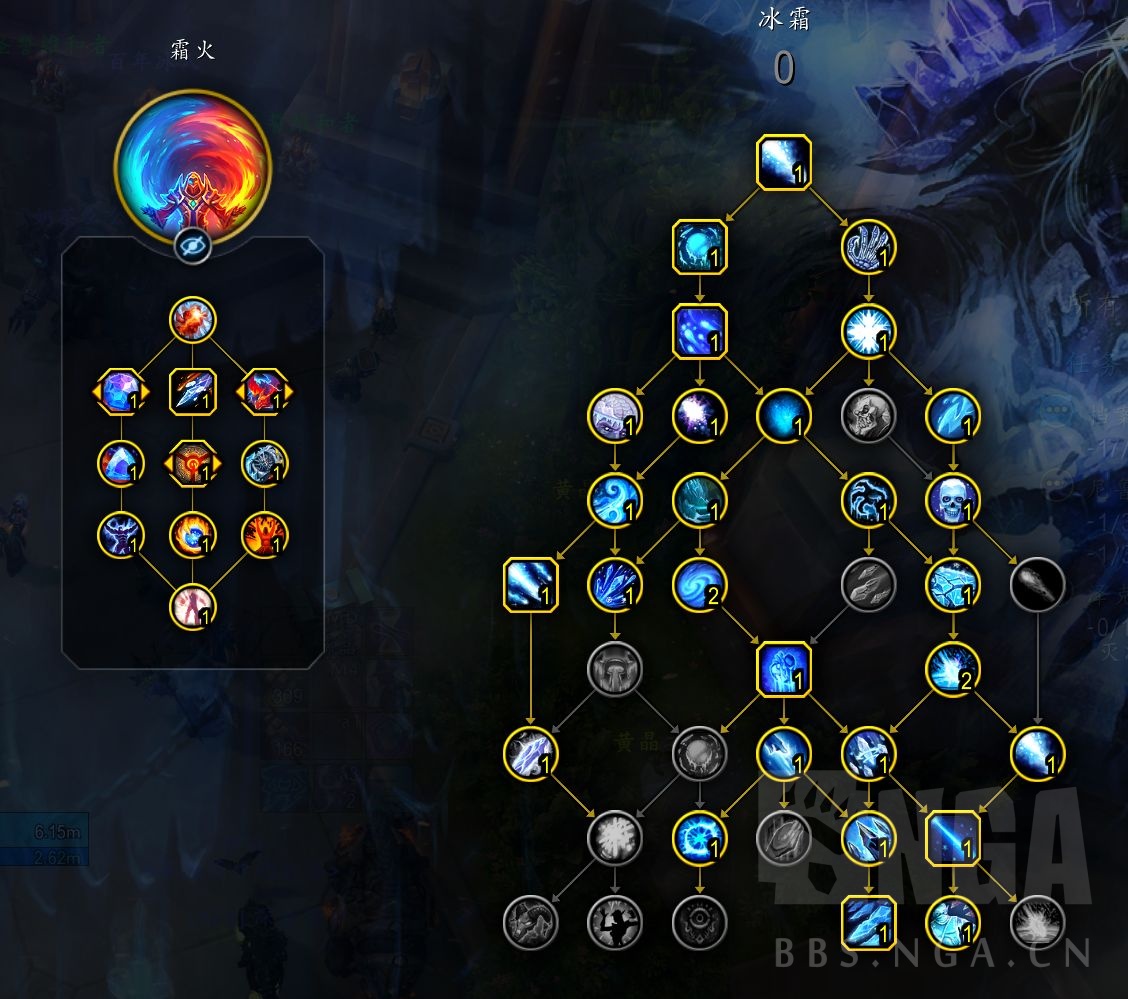Pick the blue spiral orb talent ranked 2
Viewport: 1128px width, 999px height.
(699, 585)
